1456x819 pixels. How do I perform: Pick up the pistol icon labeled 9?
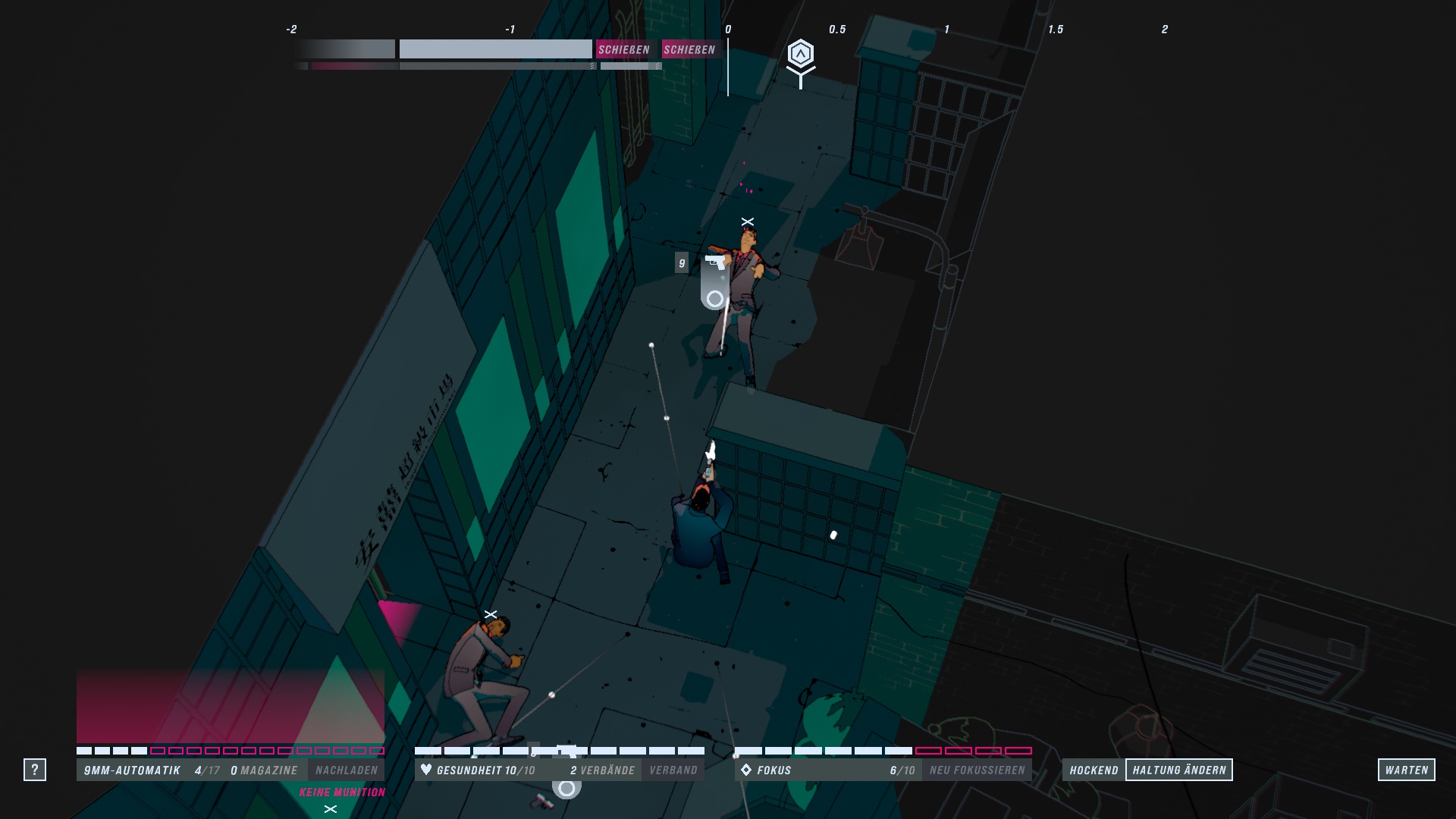pyautogui.click(x=713, y=264)
